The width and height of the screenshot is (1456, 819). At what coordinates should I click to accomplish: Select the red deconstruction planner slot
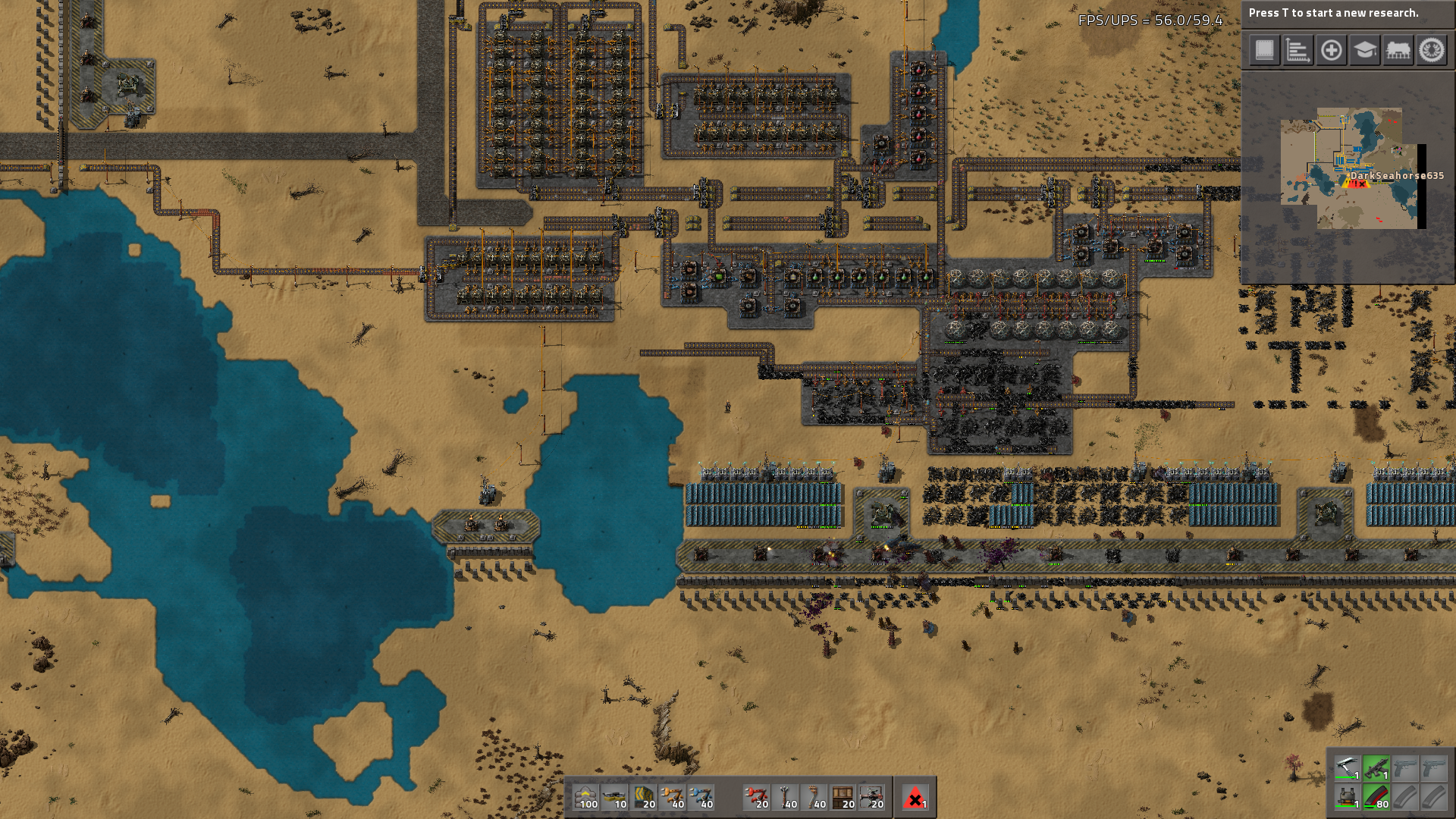click(x=915, y=797)
